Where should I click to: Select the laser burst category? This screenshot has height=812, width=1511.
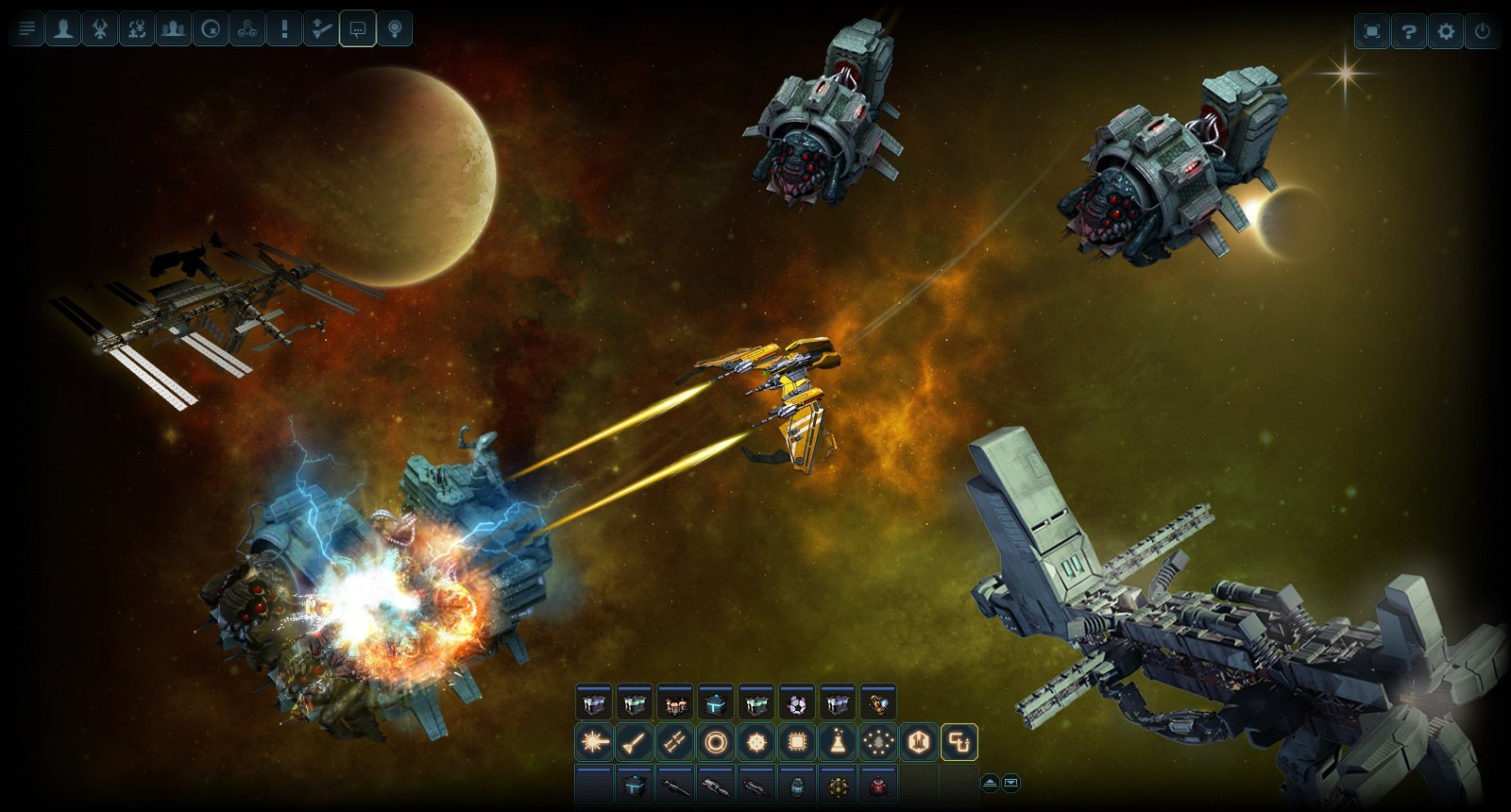pos(594,743)
